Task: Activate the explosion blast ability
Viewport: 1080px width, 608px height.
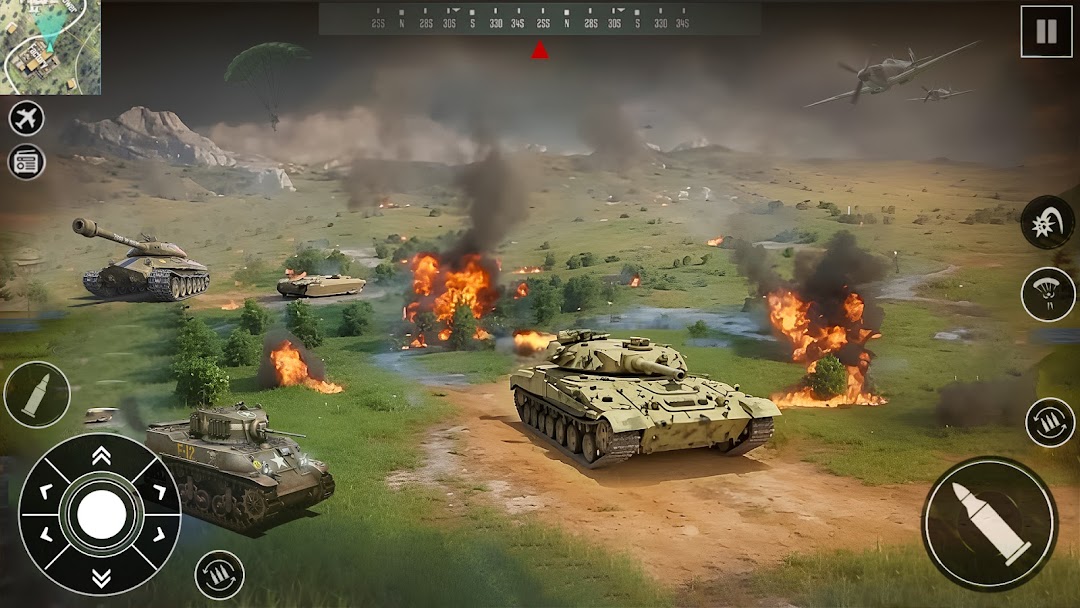Action: [1047, 222]
